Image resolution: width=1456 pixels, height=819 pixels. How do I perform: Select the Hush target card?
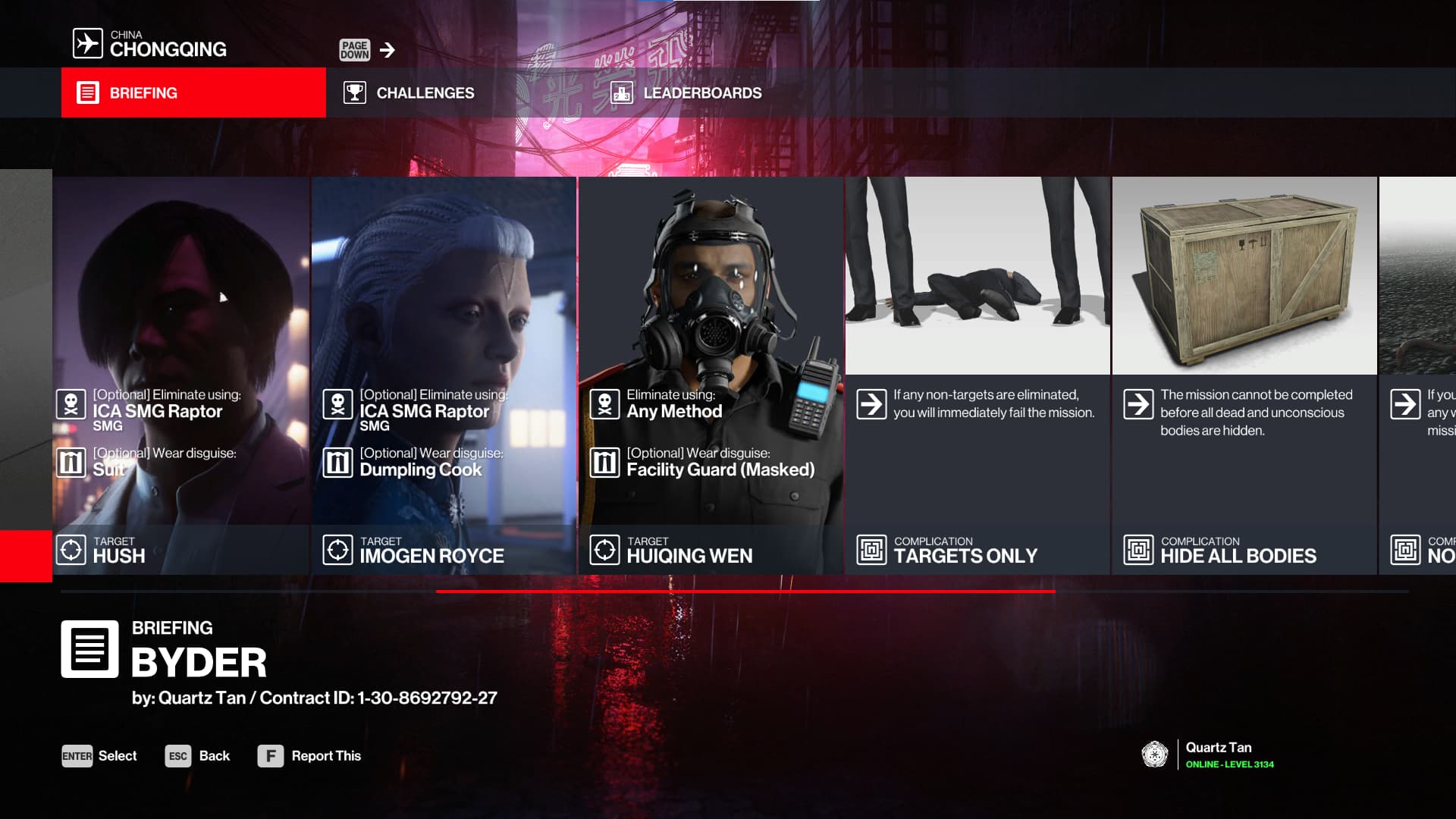pyautogui.click(x=181, y=375)
